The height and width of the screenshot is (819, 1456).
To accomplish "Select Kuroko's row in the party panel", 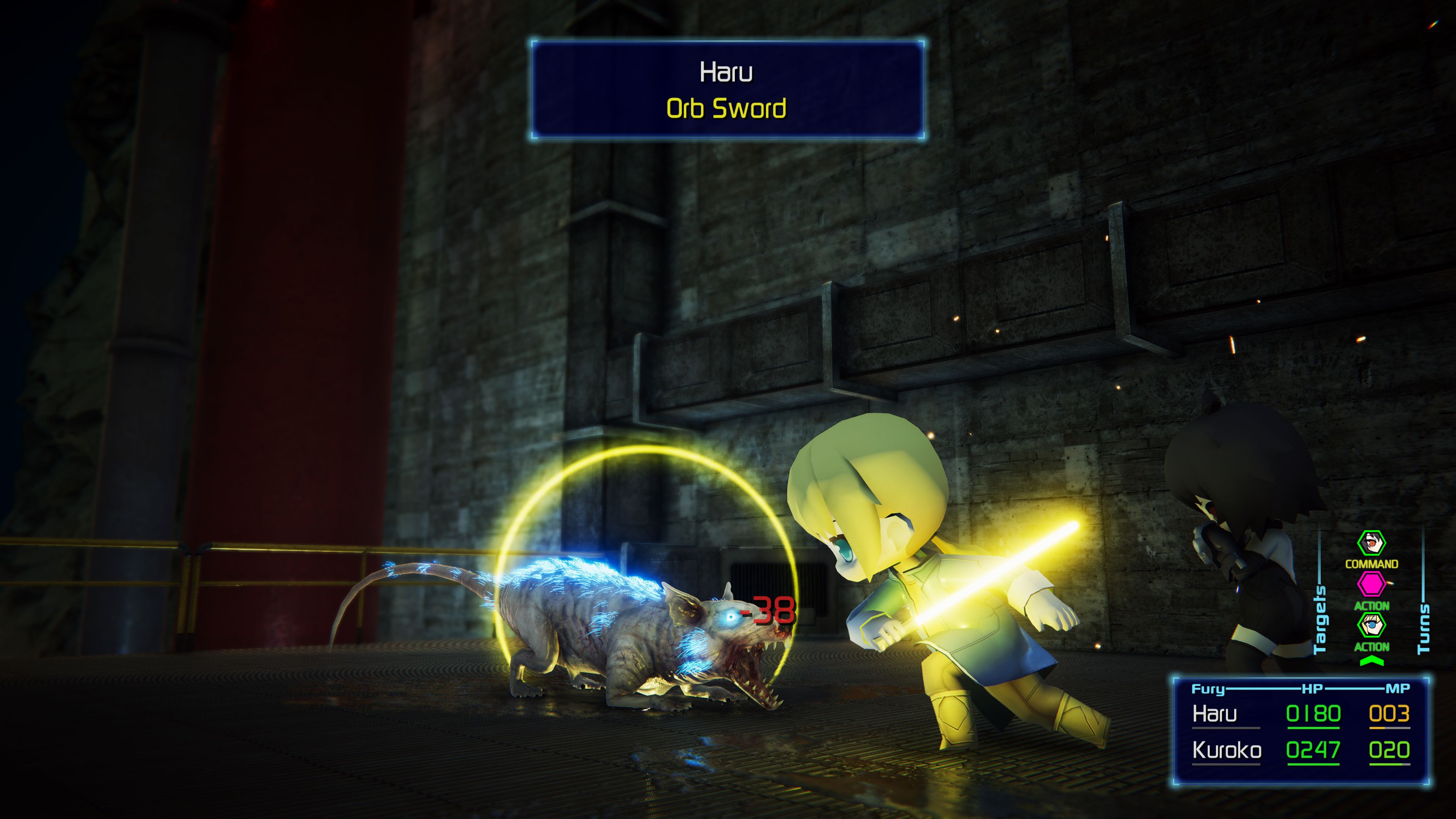I will [1300, 751].
